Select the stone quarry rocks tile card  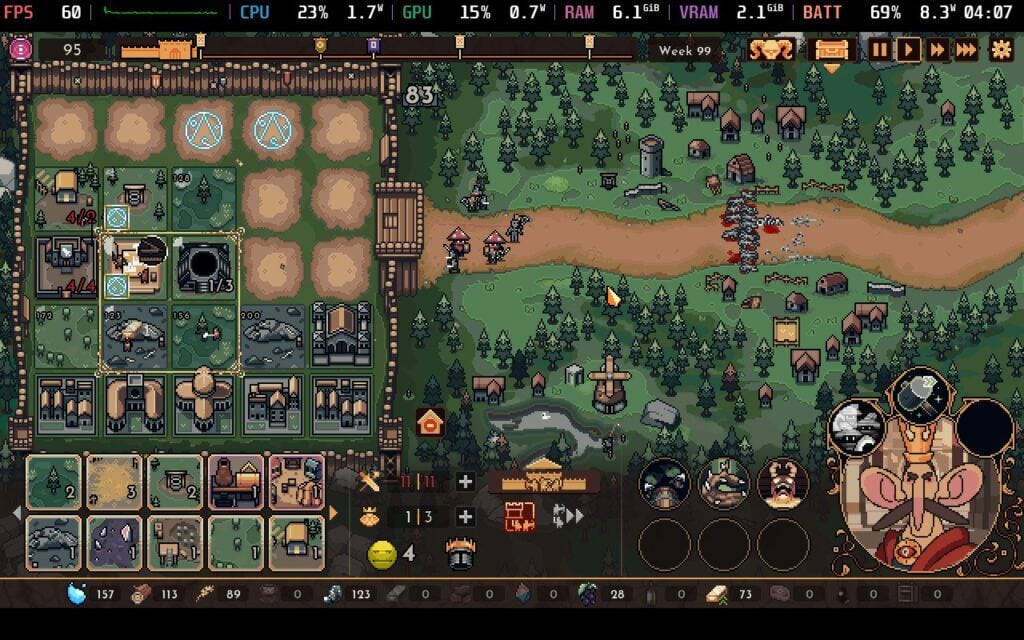tap(54, 542)
